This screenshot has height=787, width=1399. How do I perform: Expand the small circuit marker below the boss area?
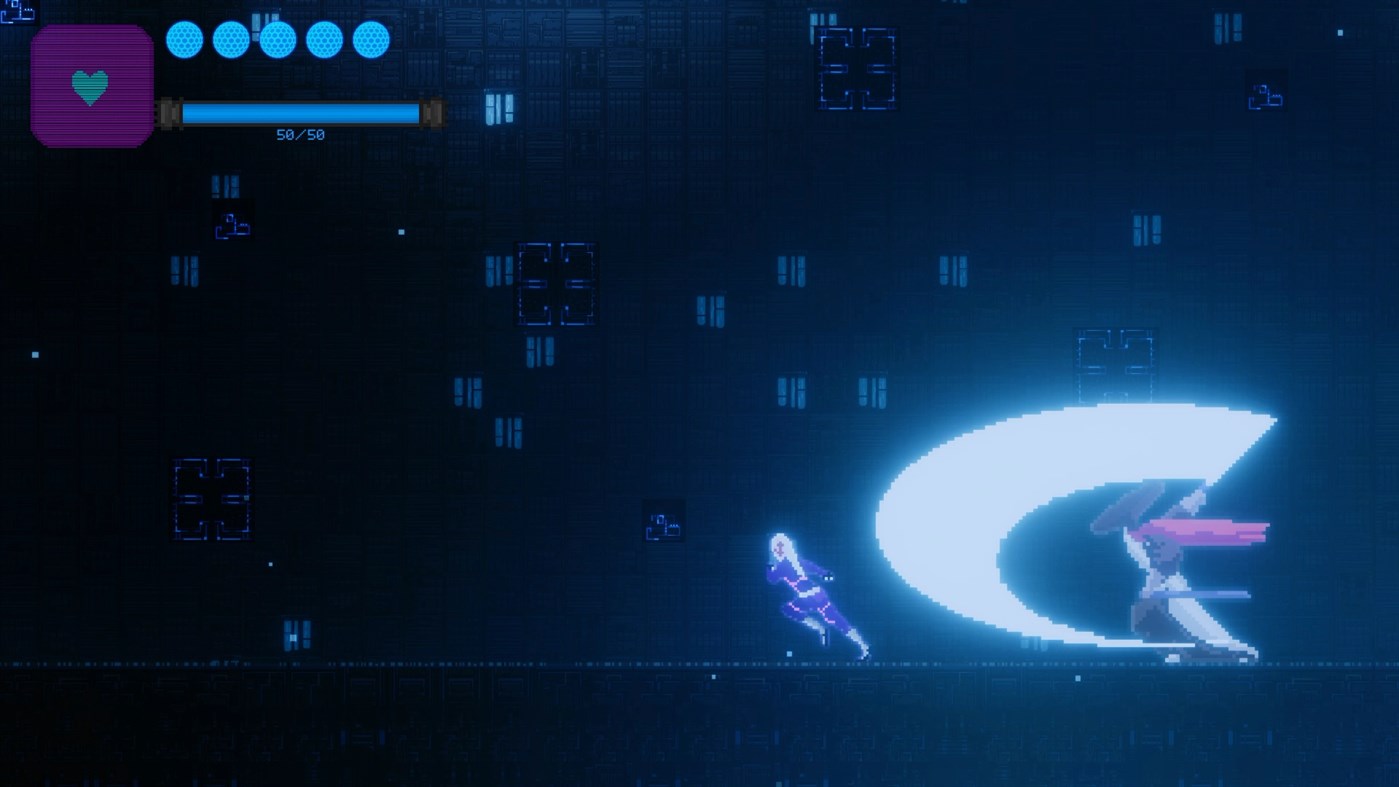[x=665, y=525]
